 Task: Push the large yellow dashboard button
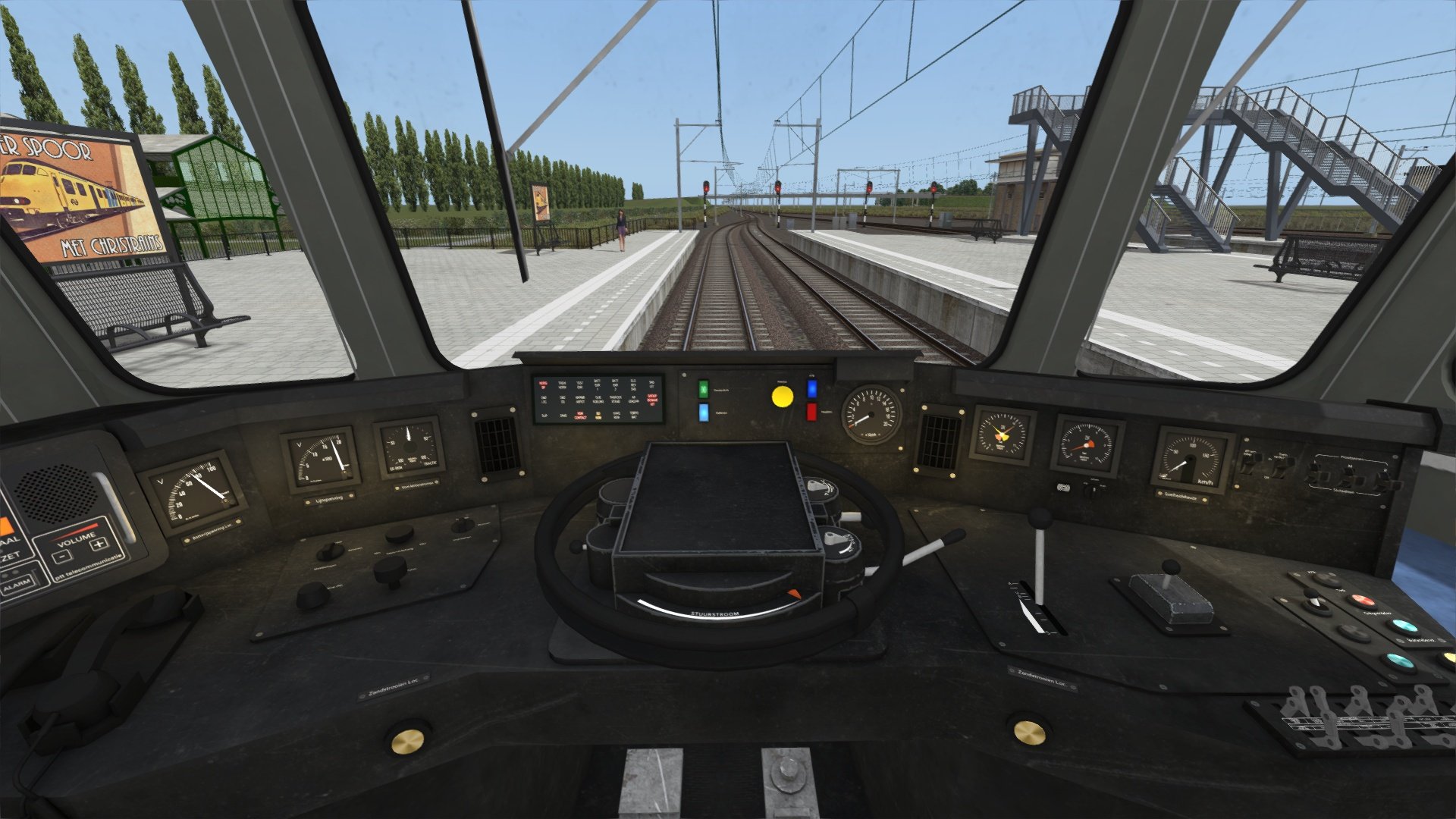click(x=782, y=396)
